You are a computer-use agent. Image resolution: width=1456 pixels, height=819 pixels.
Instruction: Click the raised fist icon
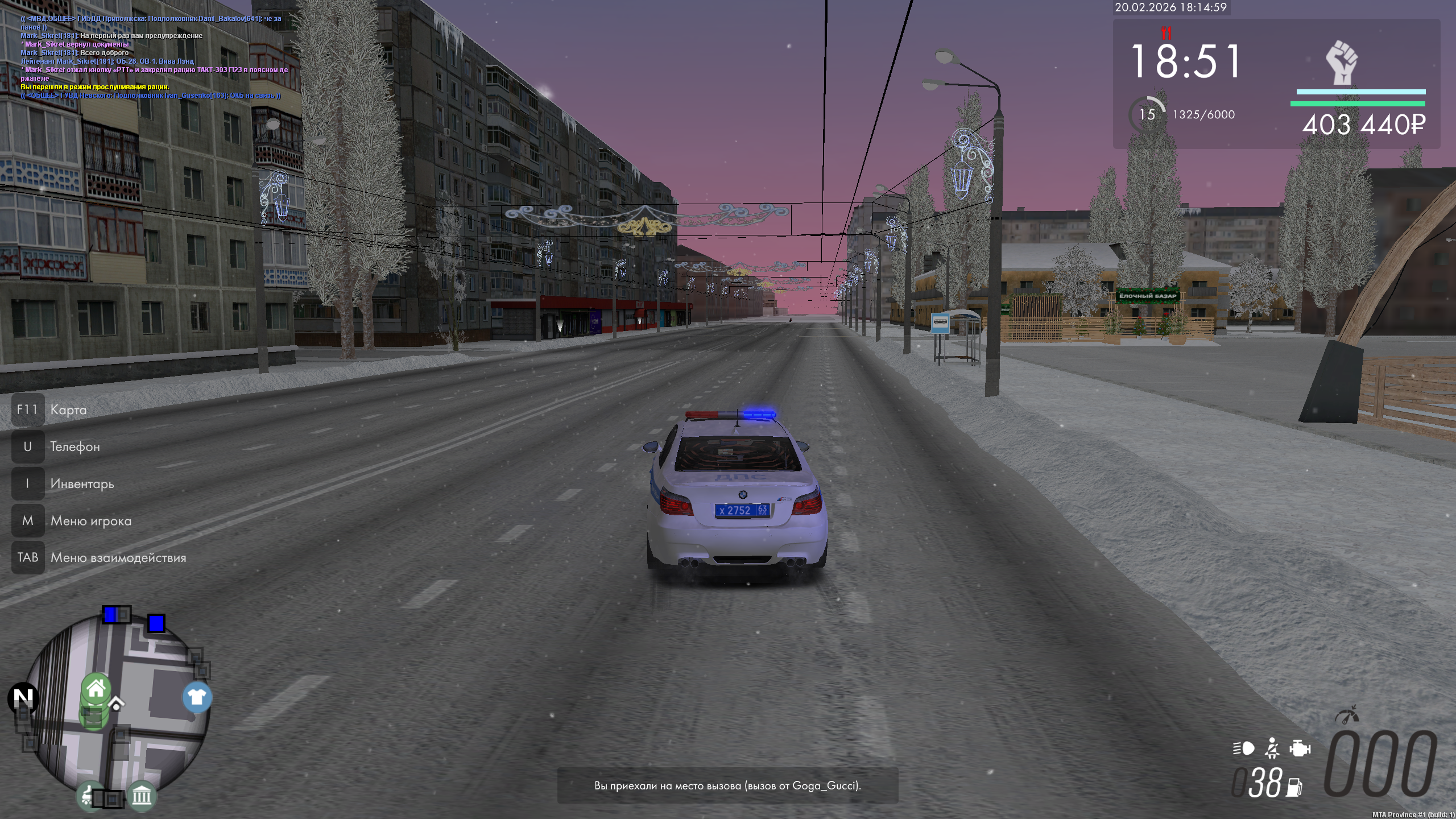(1342, 63)
